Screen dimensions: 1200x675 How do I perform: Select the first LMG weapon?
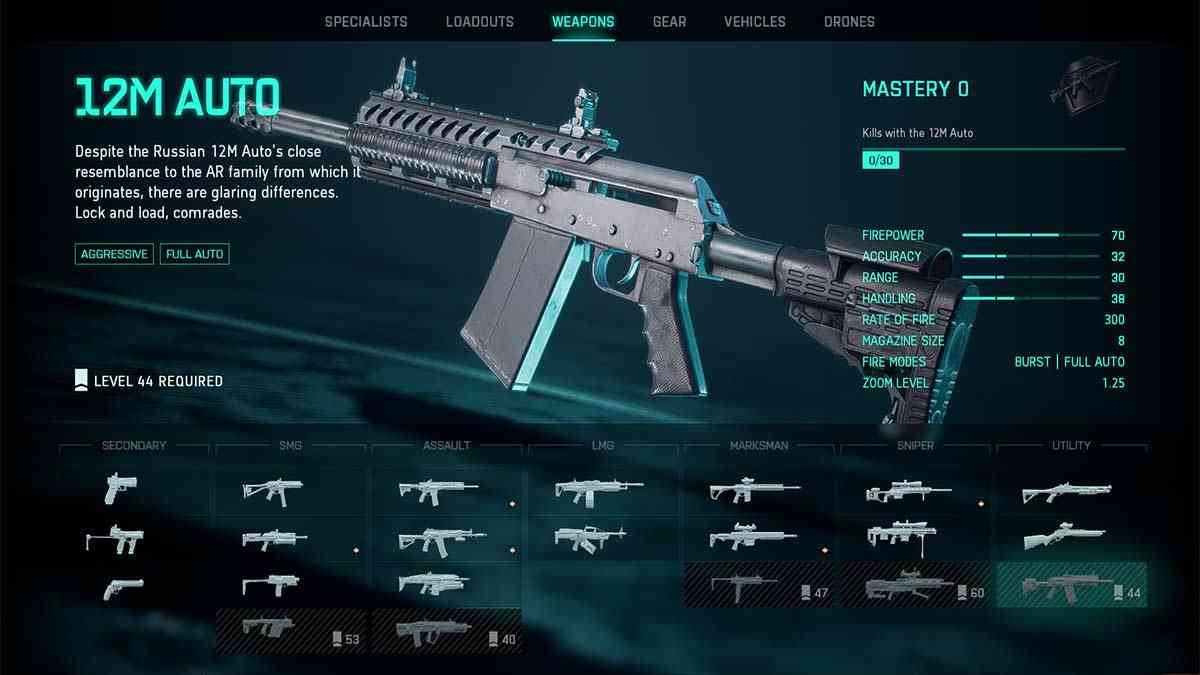pyautogui.click(x=600, y=490)
